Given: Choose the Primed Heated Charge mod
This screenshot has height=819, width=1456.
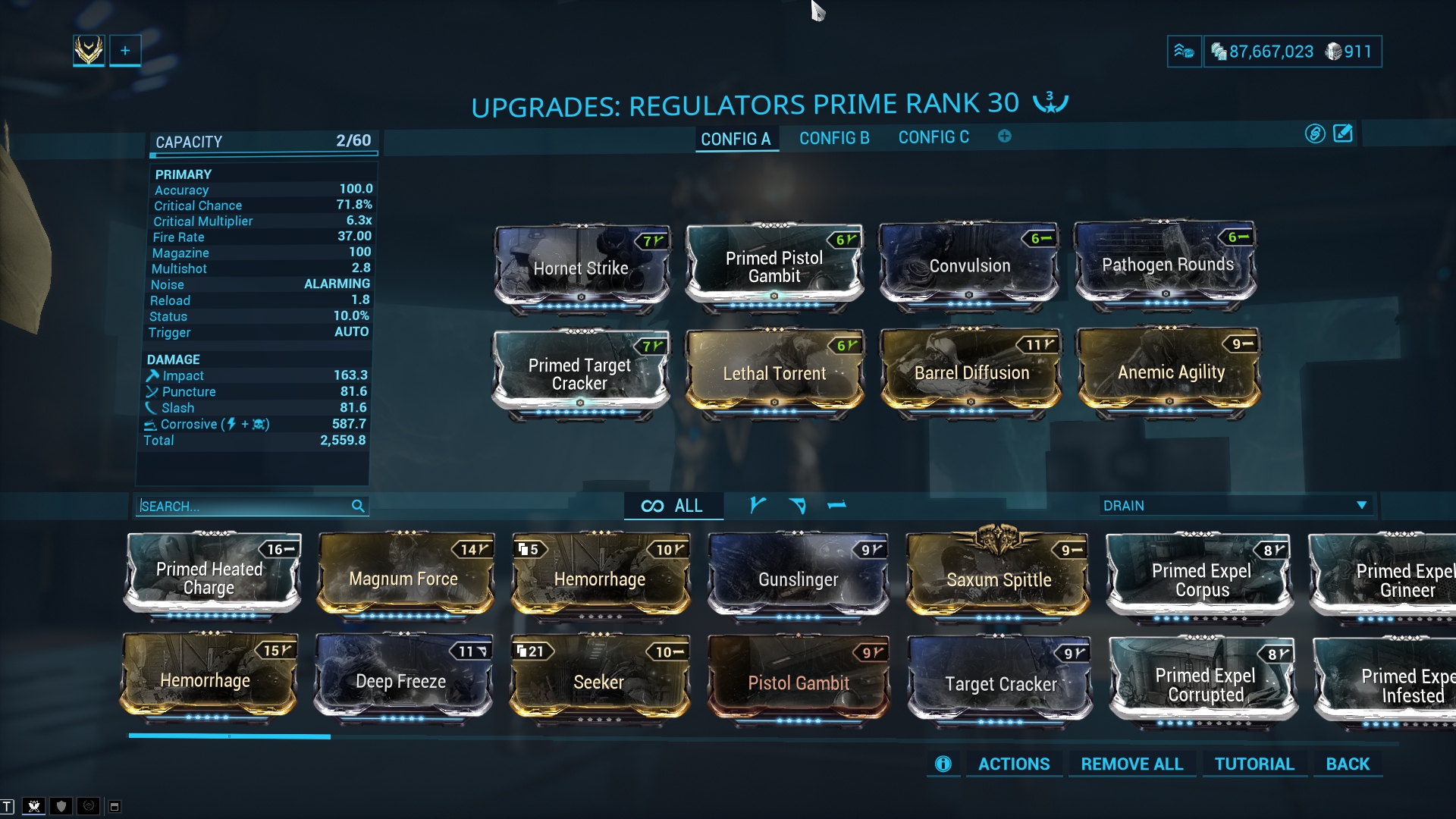Looking at the screenshot, I should coord(210,578).
